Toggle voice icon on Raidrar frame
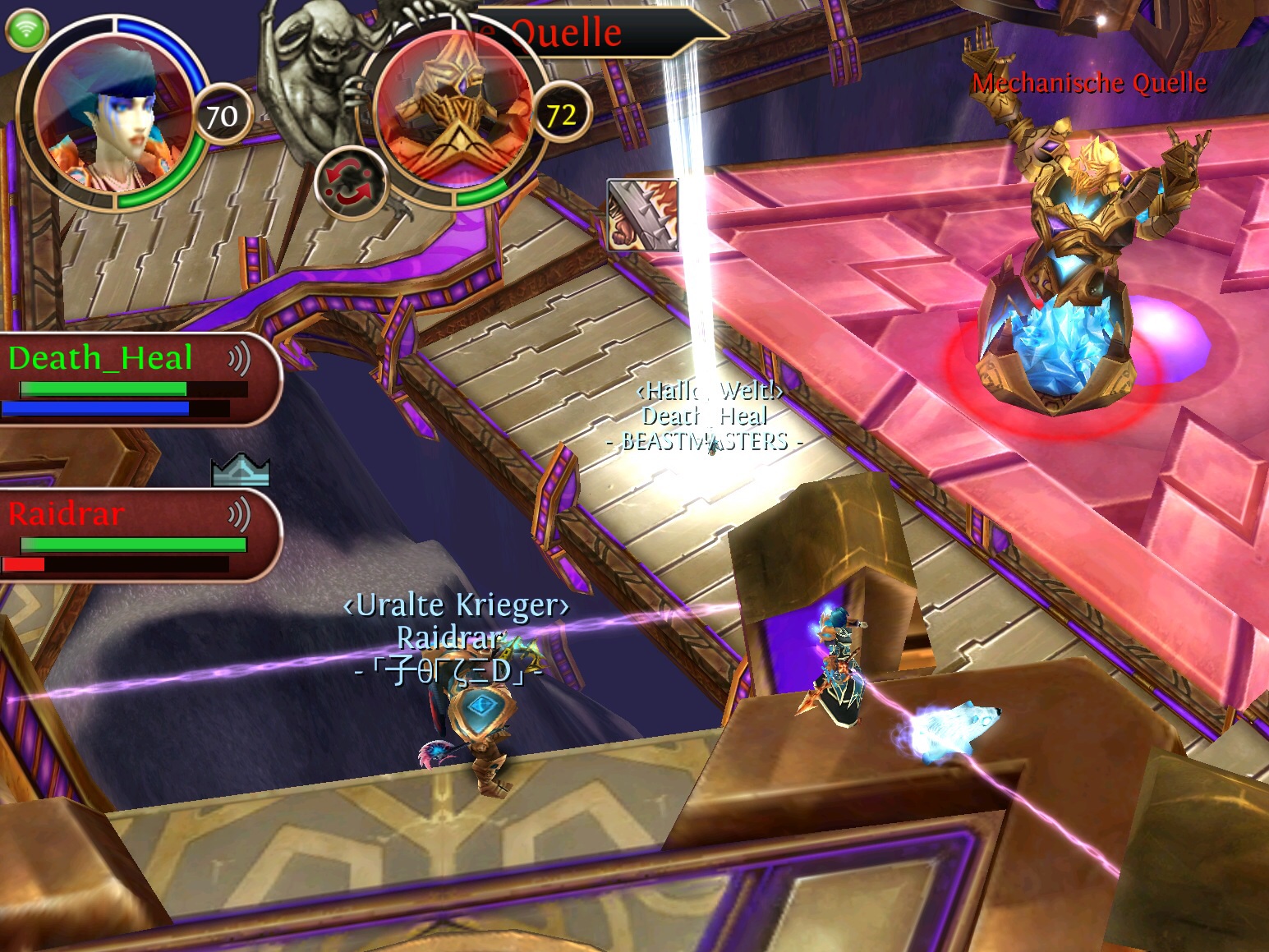1269x952 pixels. coord(238,516)
